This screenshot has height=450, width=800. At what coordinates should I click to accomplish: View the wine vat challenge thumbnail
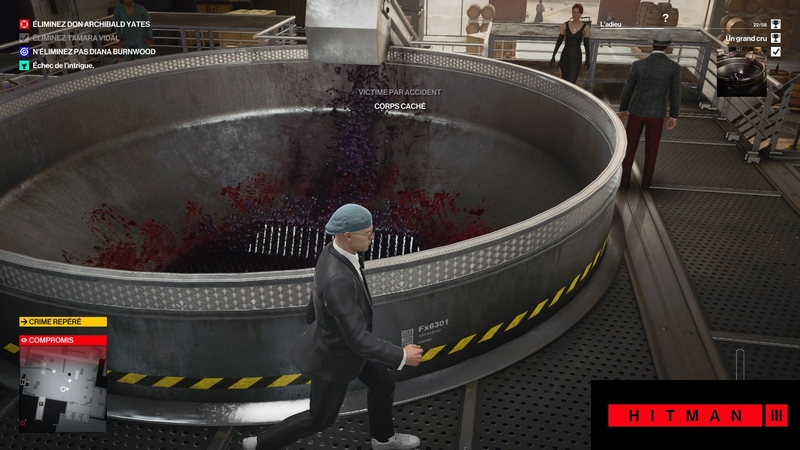pos(741,75)
